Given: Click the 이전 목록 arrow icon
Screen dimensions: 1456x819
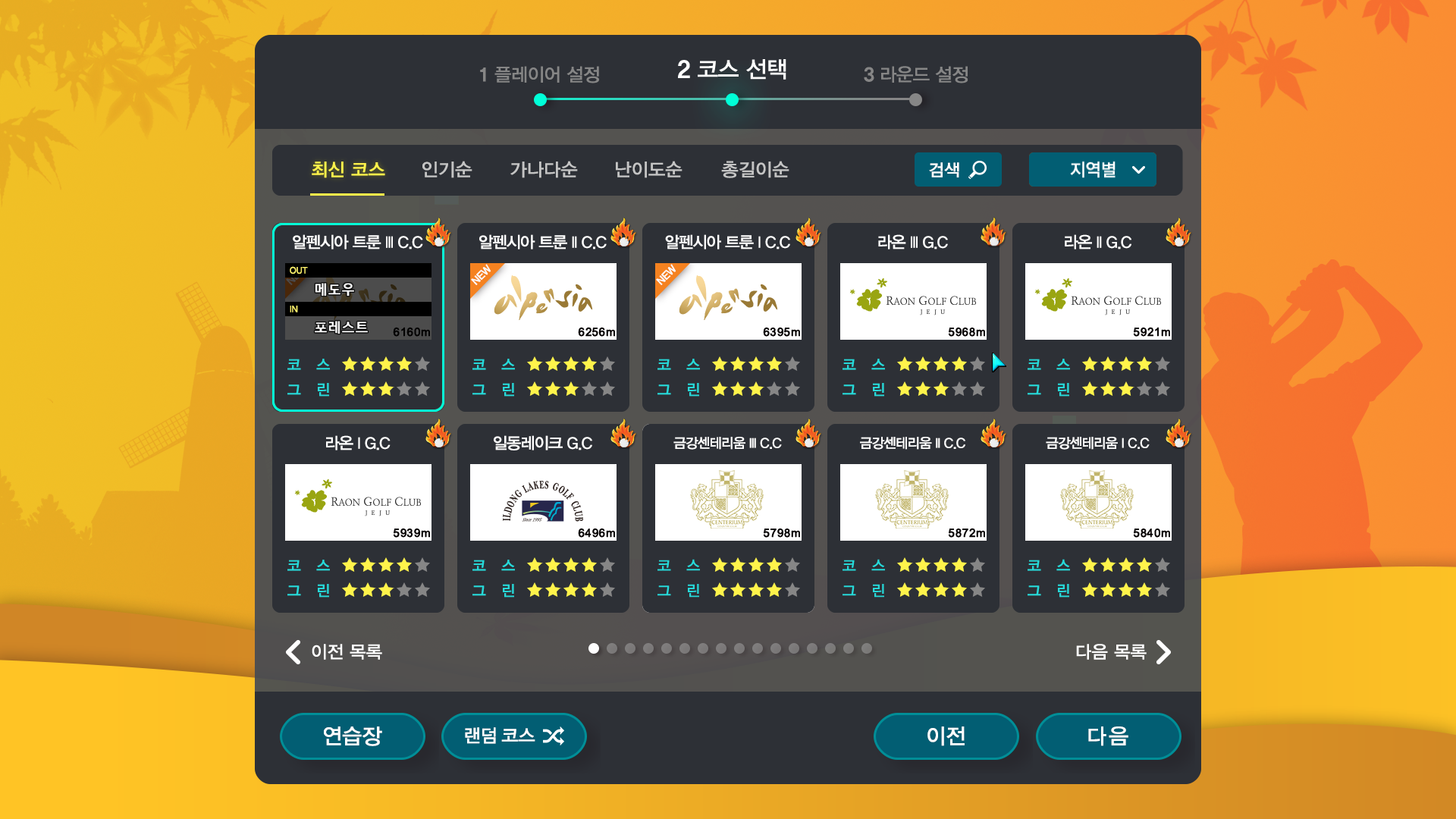Looking at the screenshot, I should (293, 651).
